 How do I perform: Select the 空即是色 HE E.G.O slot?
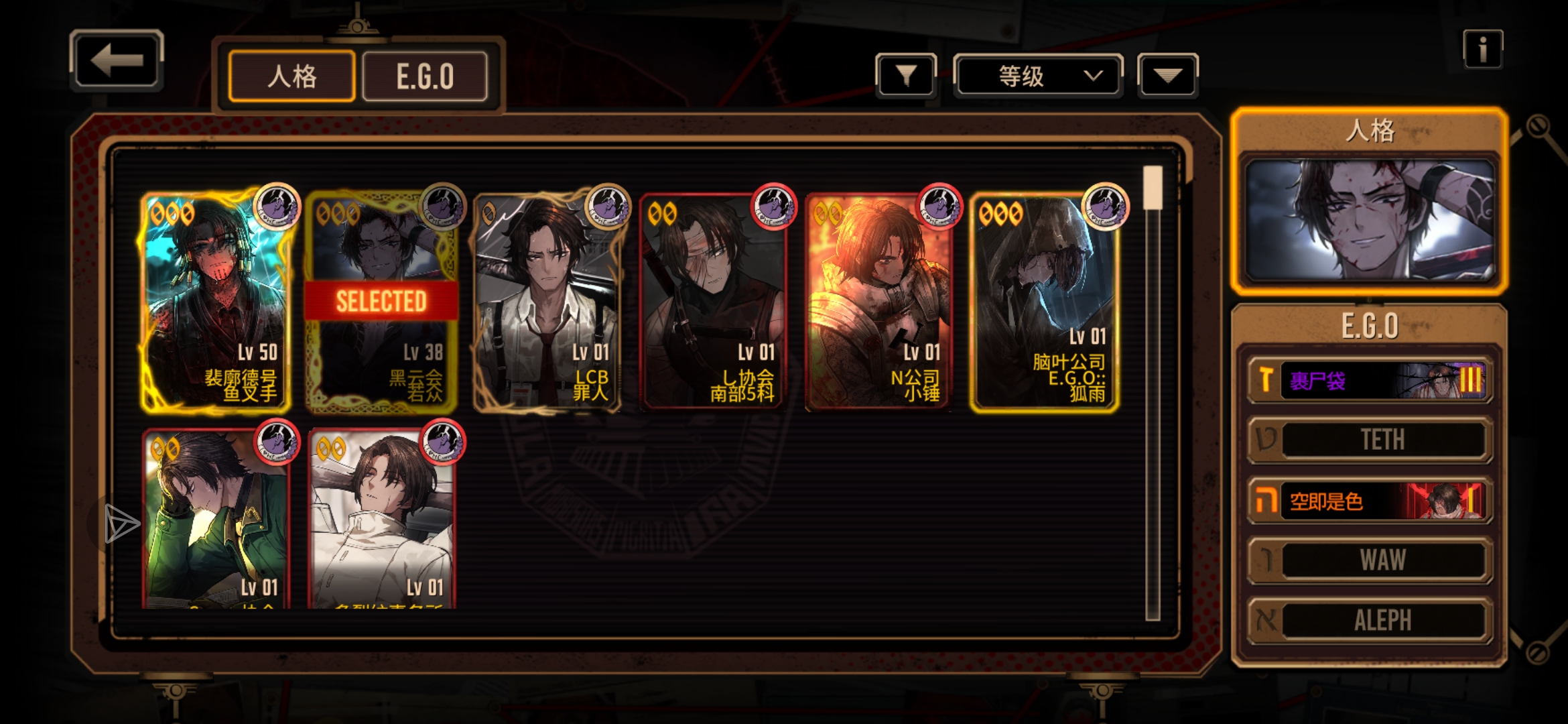pos(1370,501)
